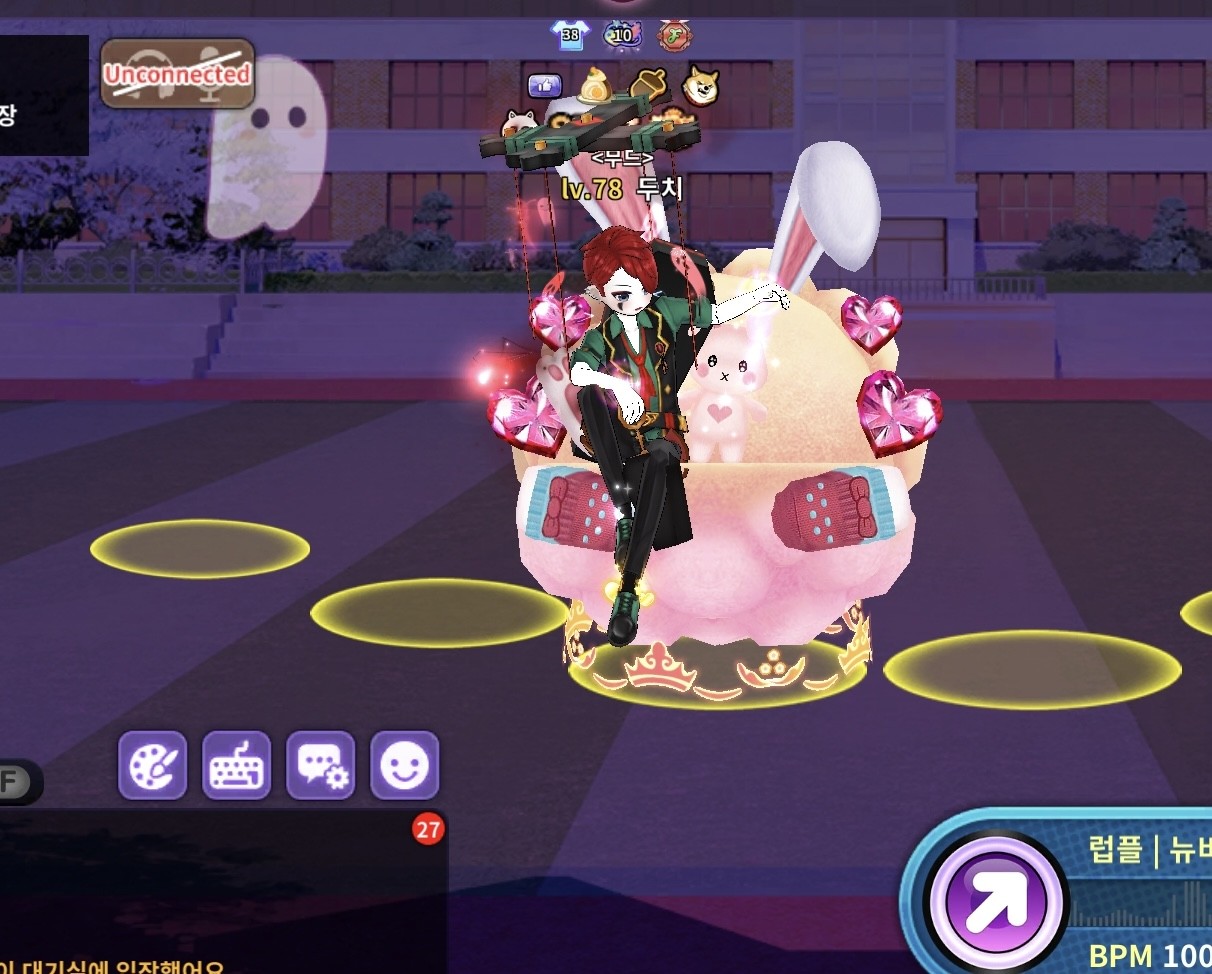The width and height of the screenshot is (1212, 974).
Task: Open chat settings with the speech bubble gear
Action: click(321, 765)
